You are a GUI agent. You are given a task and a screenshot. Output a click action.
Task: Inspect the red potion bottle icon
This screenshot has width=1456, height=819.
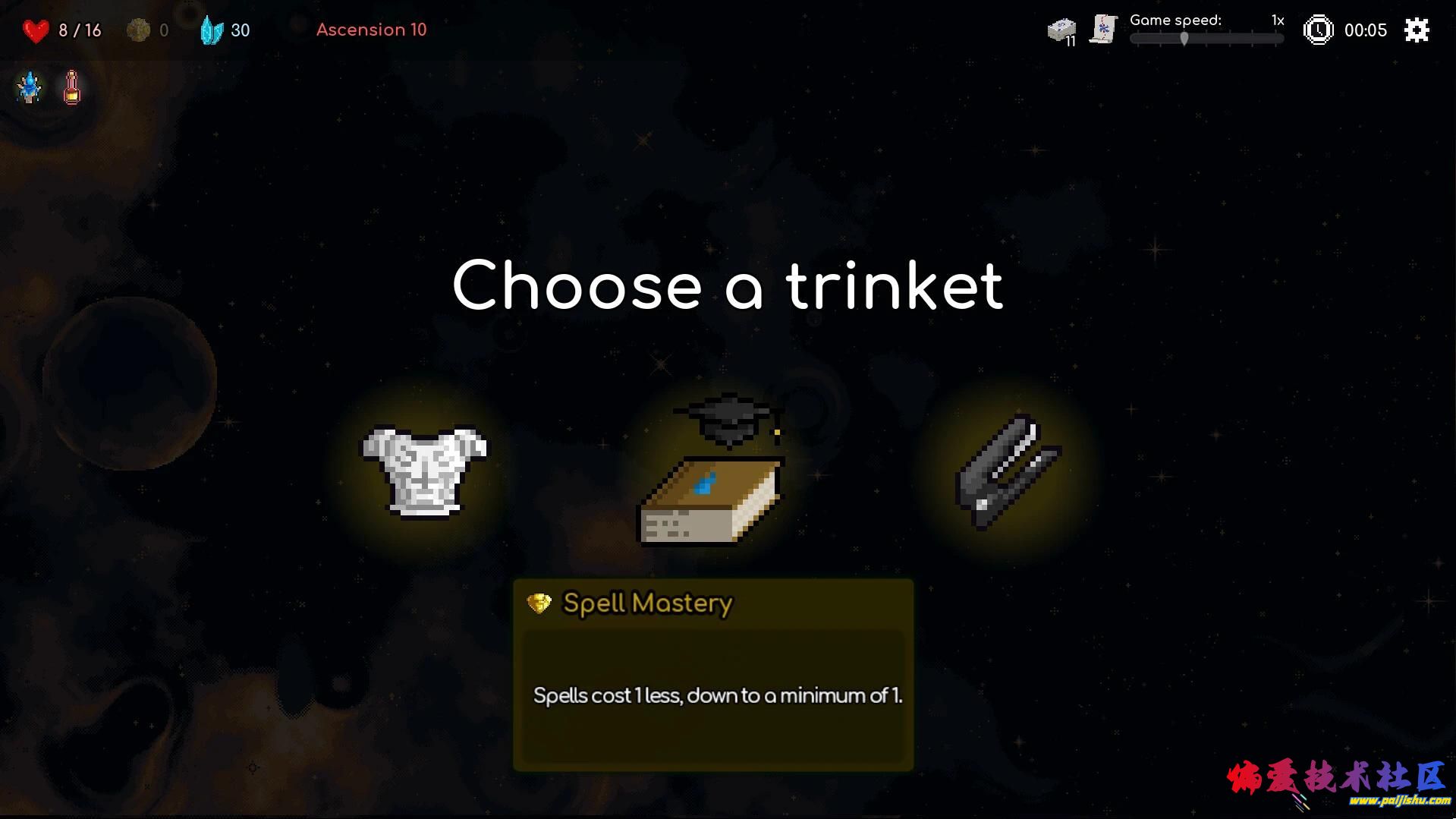(x=72, y=88)
